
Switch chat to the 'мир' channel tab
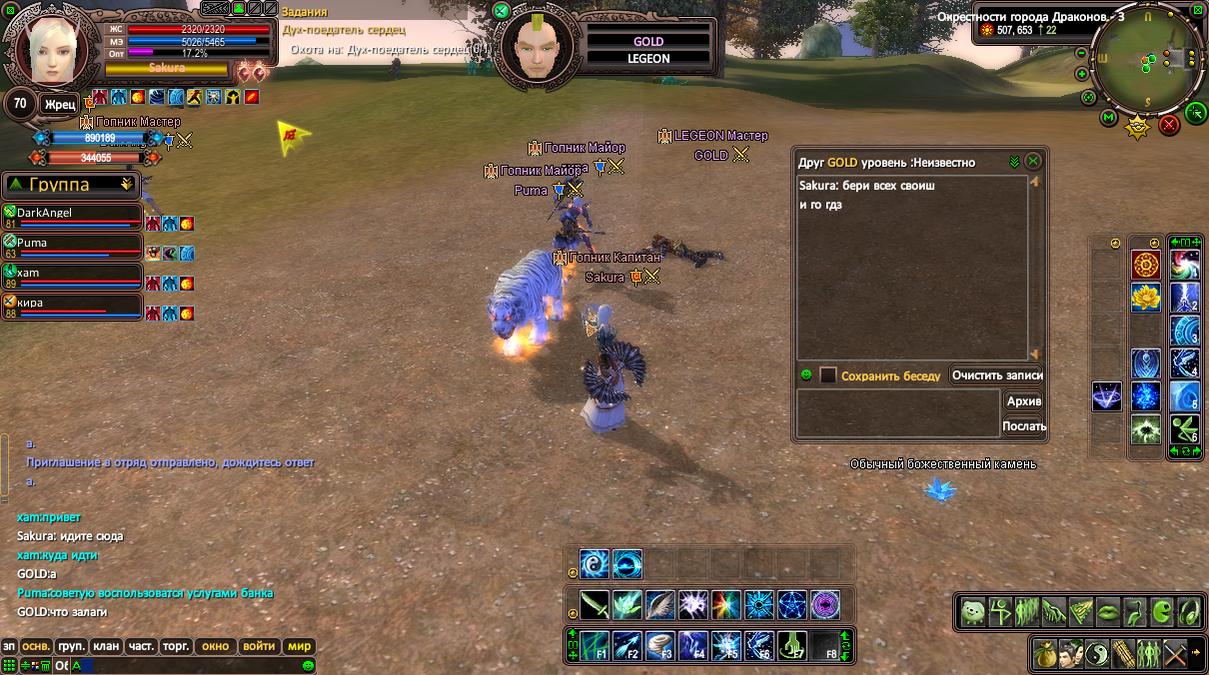point(299,646)
